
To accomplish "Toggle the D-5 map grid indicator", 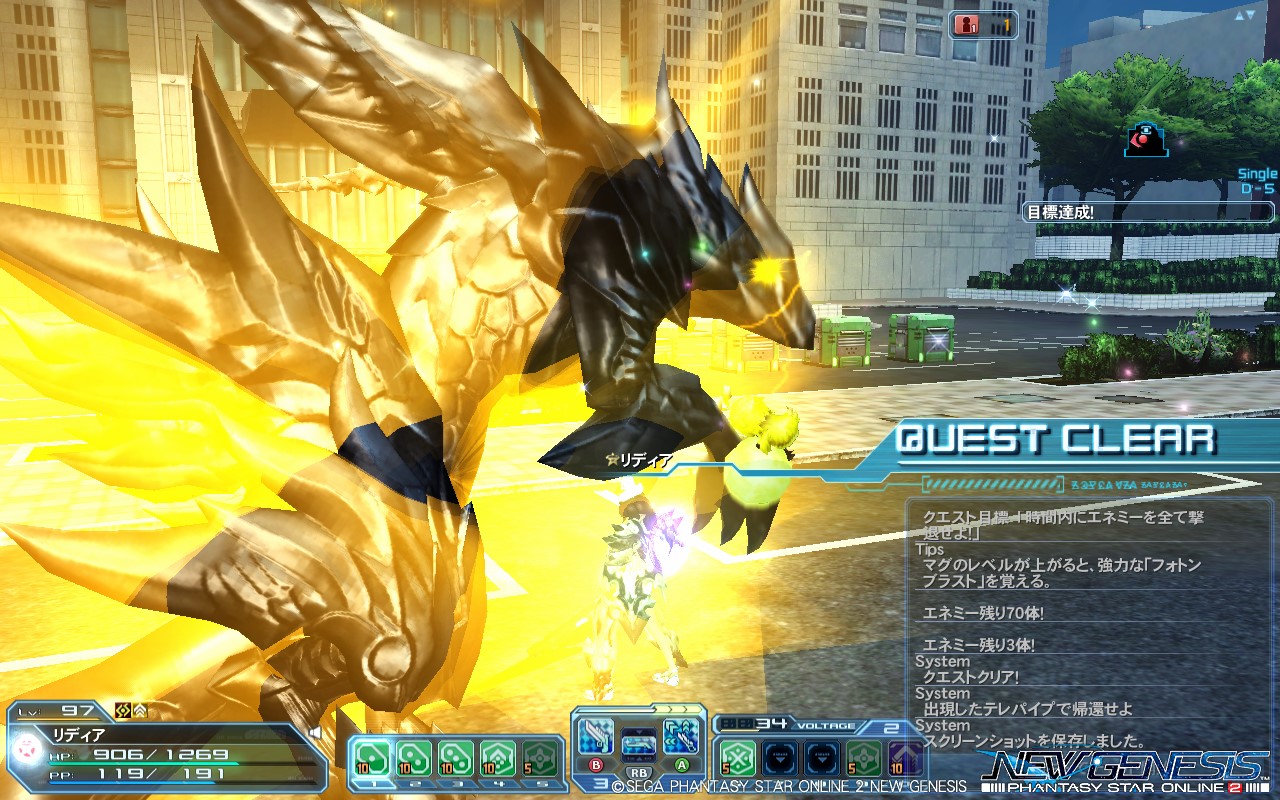I will coord(1258,187).
